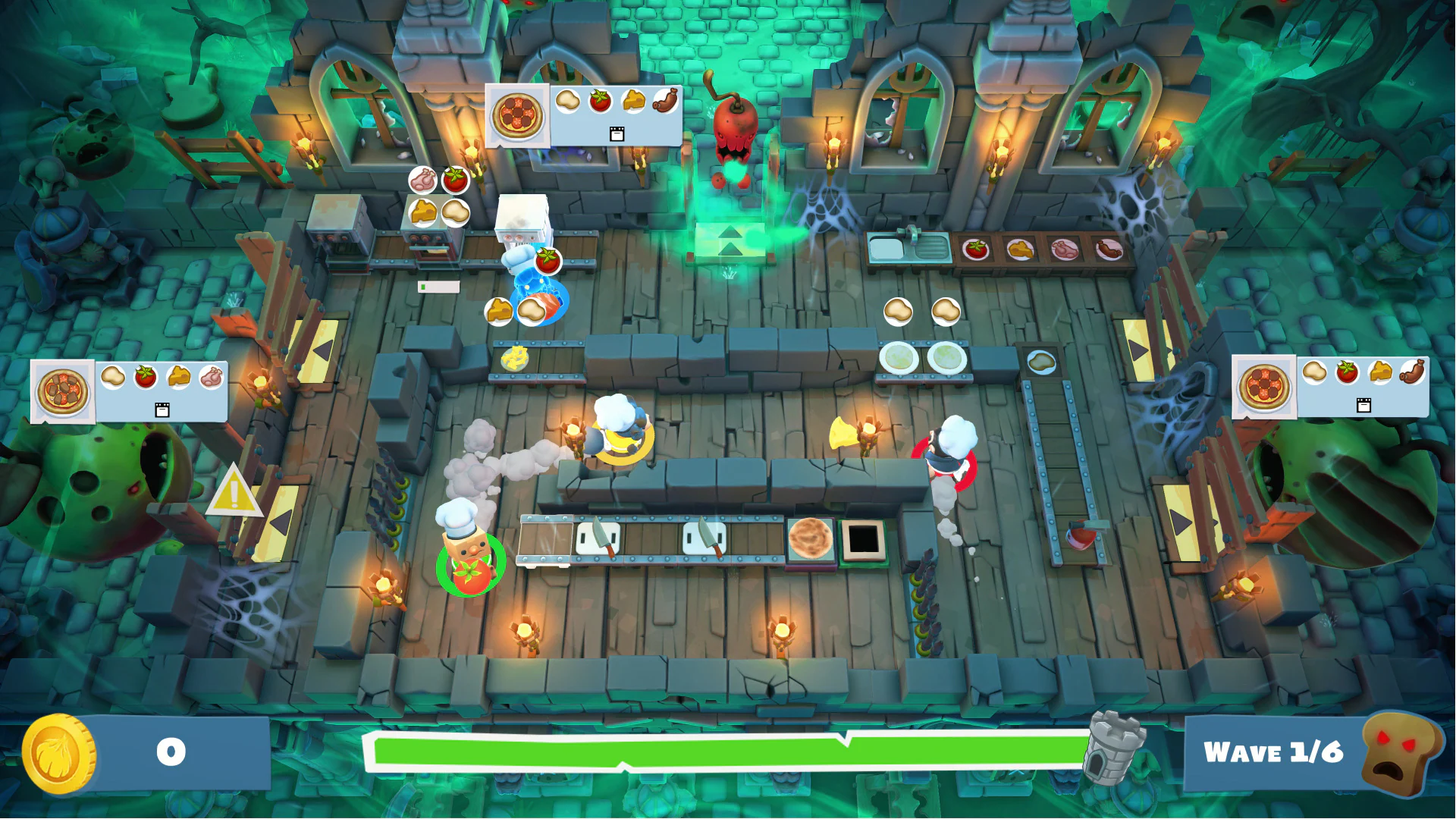1456x819 pixels.
Task: Select the sausage crate dispenser
Action: (1109, 248)
